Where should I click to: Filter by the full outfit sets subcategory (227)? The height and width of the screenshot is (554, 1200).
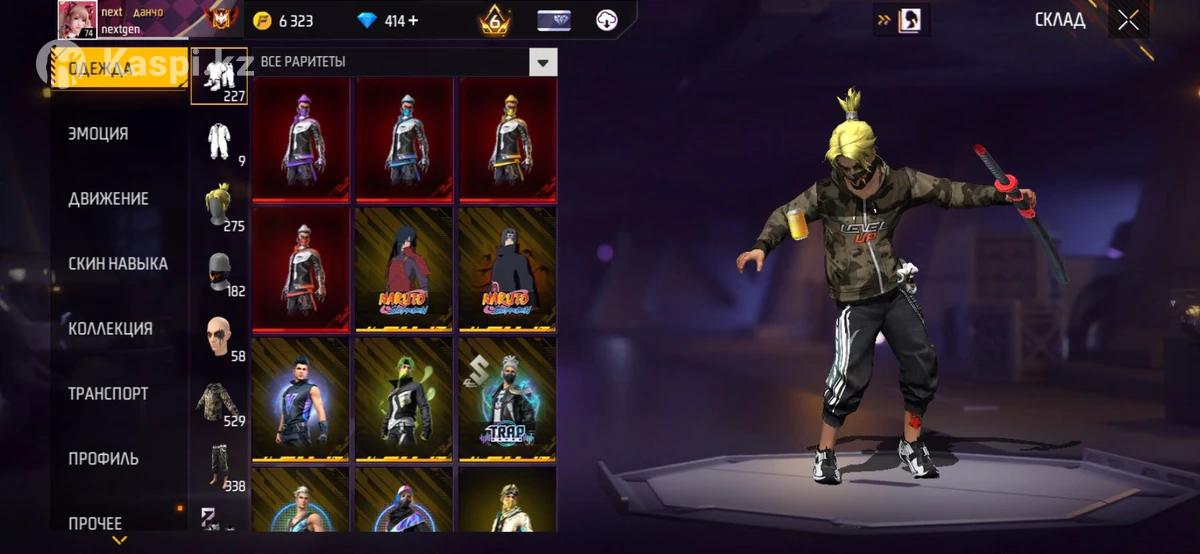tap(219, 77)
